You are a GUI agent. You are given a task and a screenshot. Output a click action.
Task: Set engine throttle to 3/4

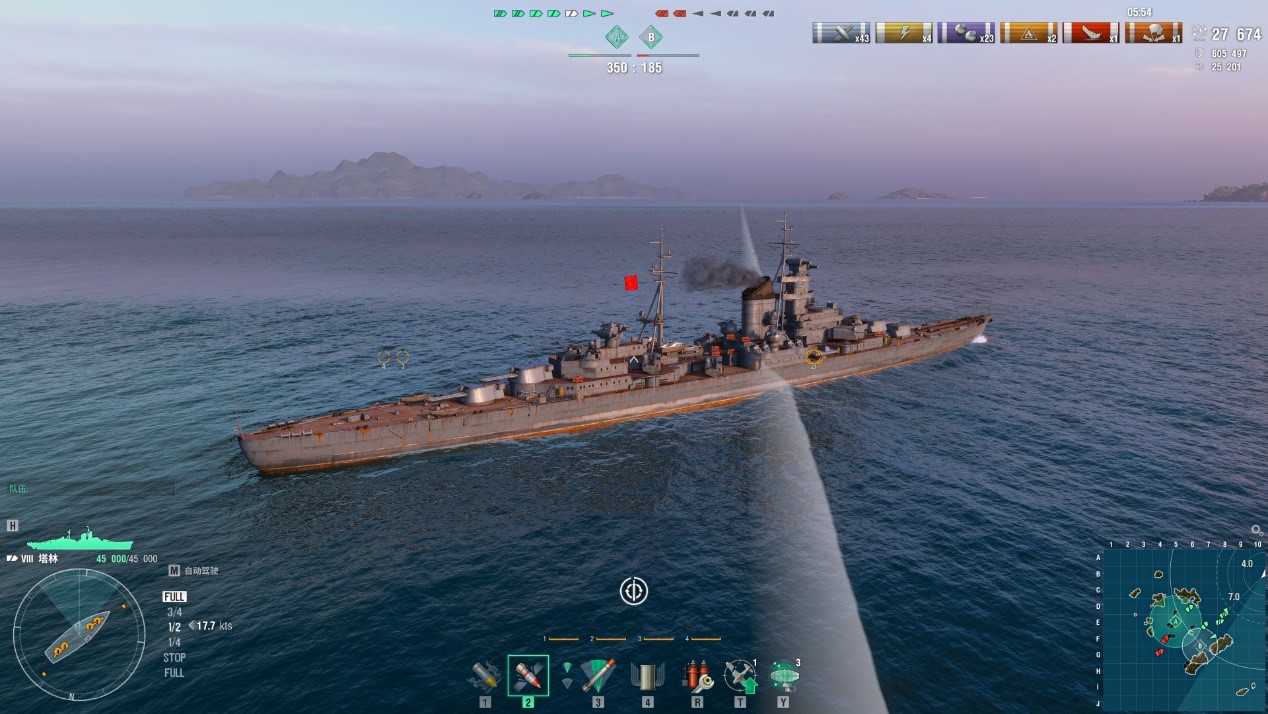click(174, 612)
